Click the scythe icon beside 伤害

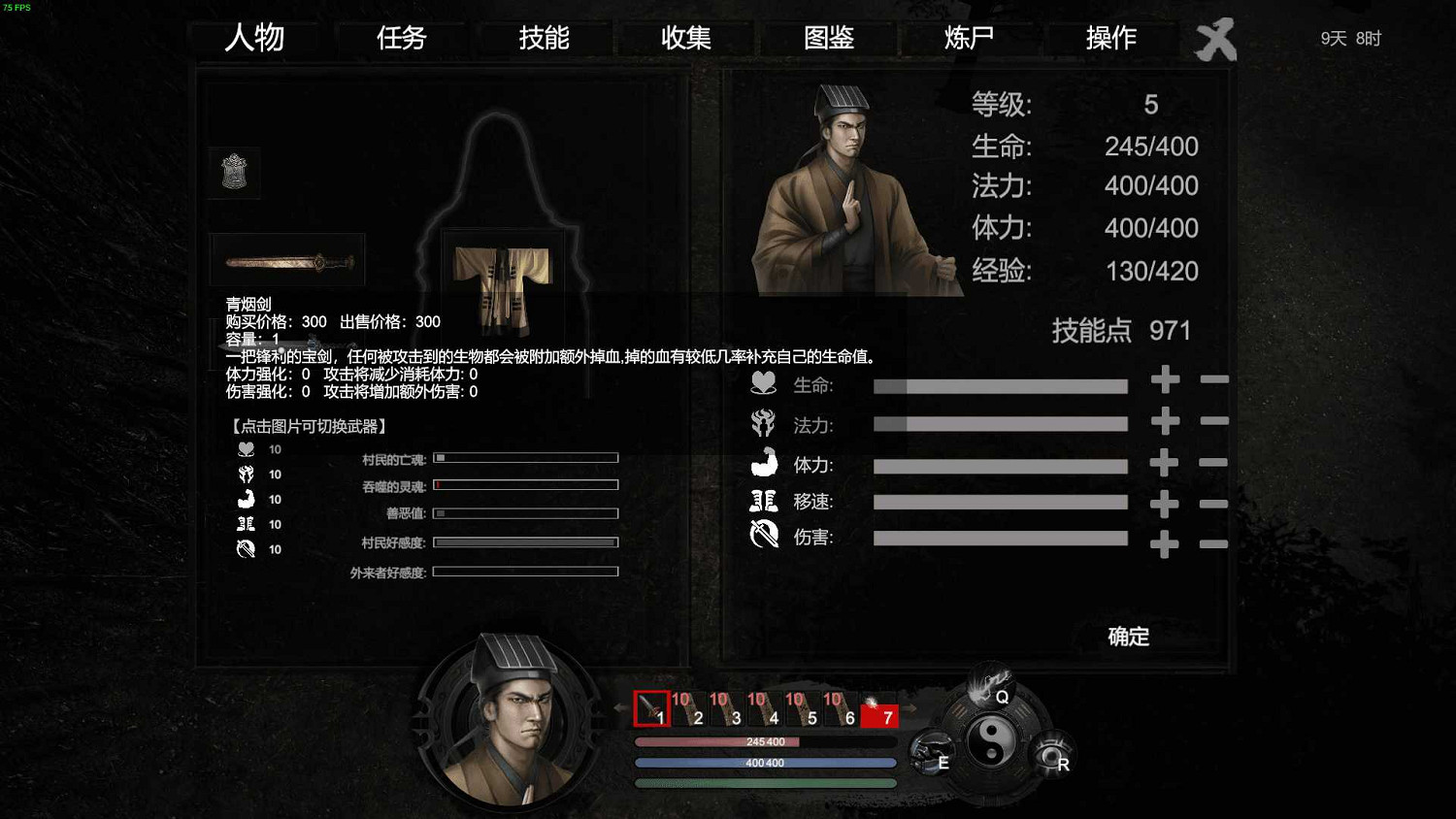pos(763,535)
